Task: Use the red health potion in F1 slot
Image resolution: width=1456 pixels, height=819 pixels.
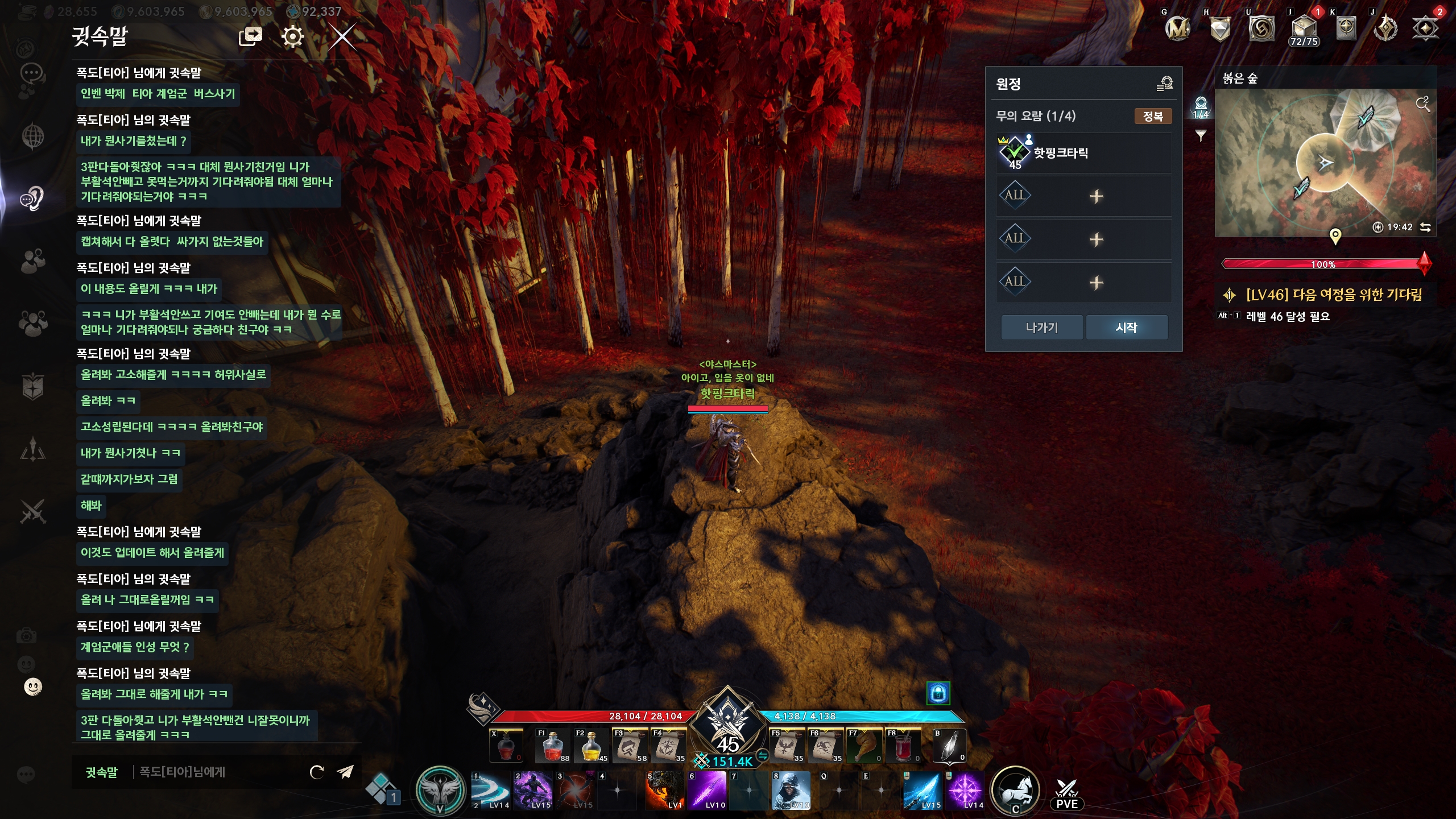Action: pos(552,746)
